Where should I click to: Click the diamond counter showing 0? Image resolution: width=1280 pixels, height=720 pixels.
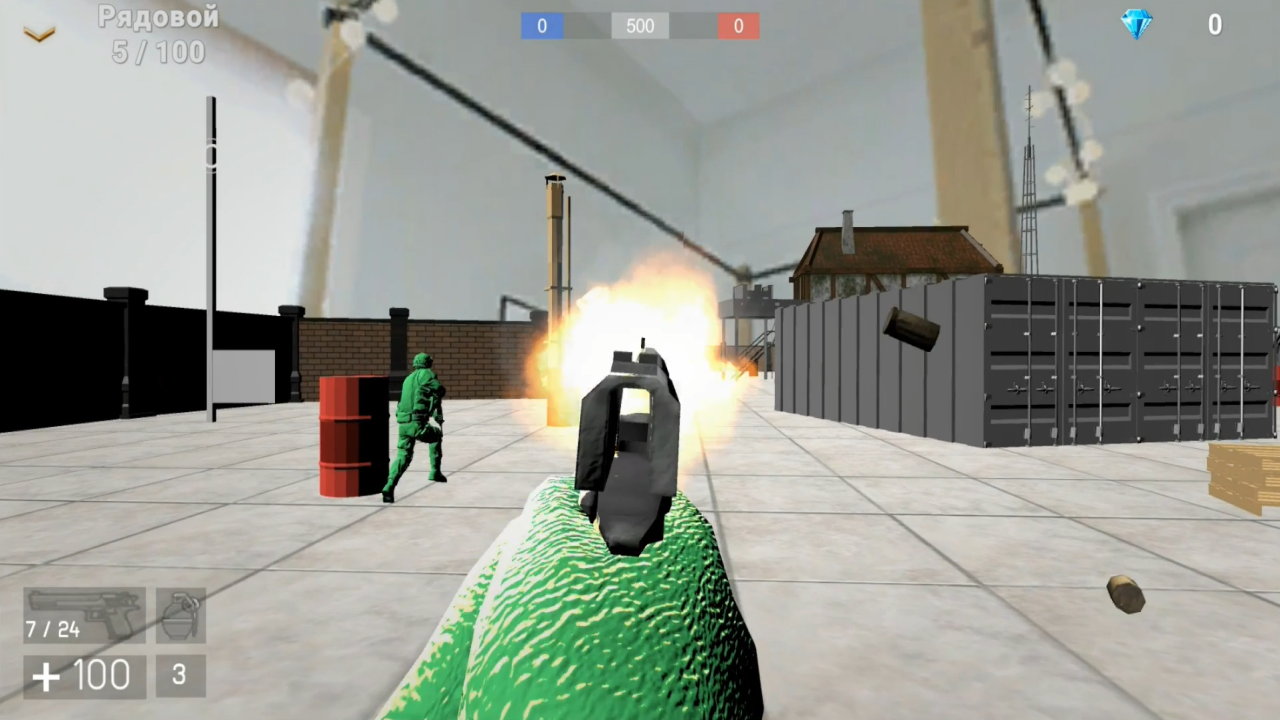tap(1215, 25)
